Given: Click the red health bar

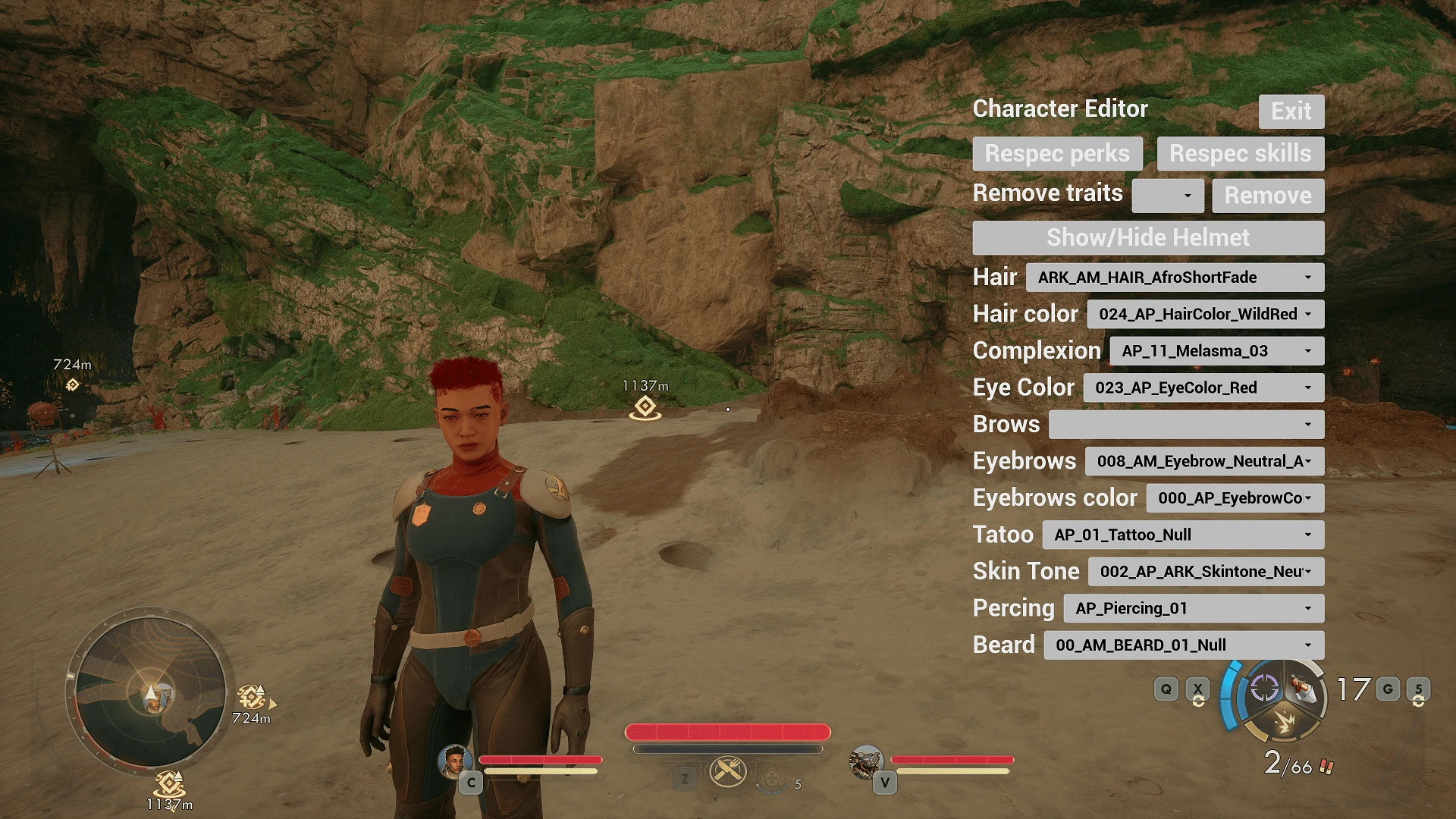Looking at the screenshot, I should 726,733.
